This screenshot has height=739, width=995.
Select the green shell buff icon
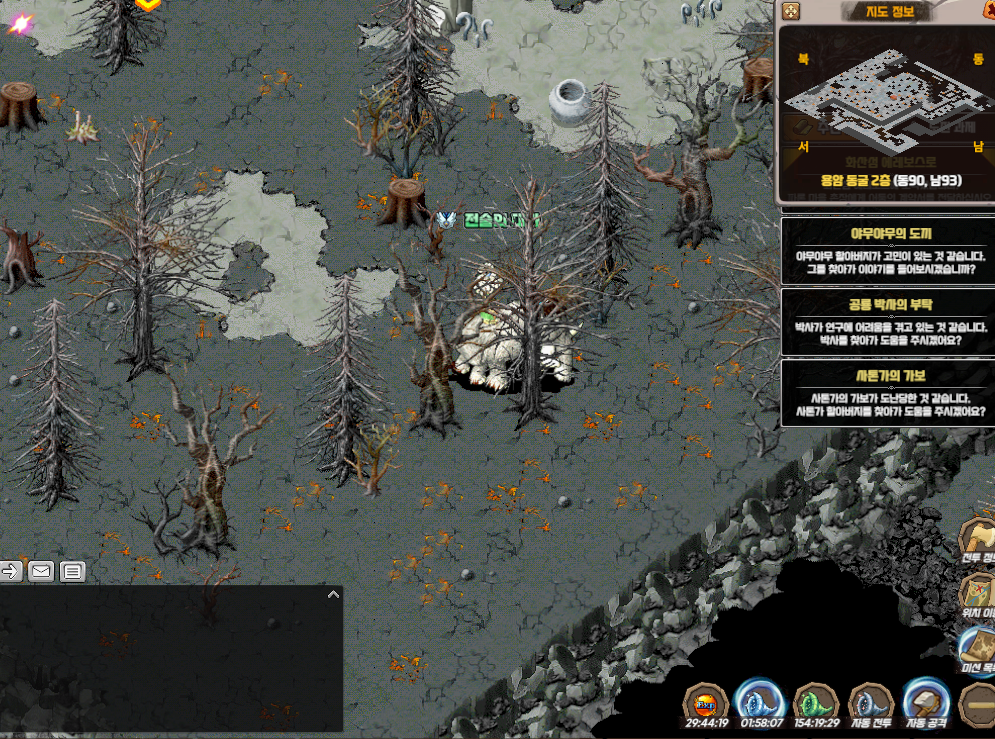click(x=815, y=704)
